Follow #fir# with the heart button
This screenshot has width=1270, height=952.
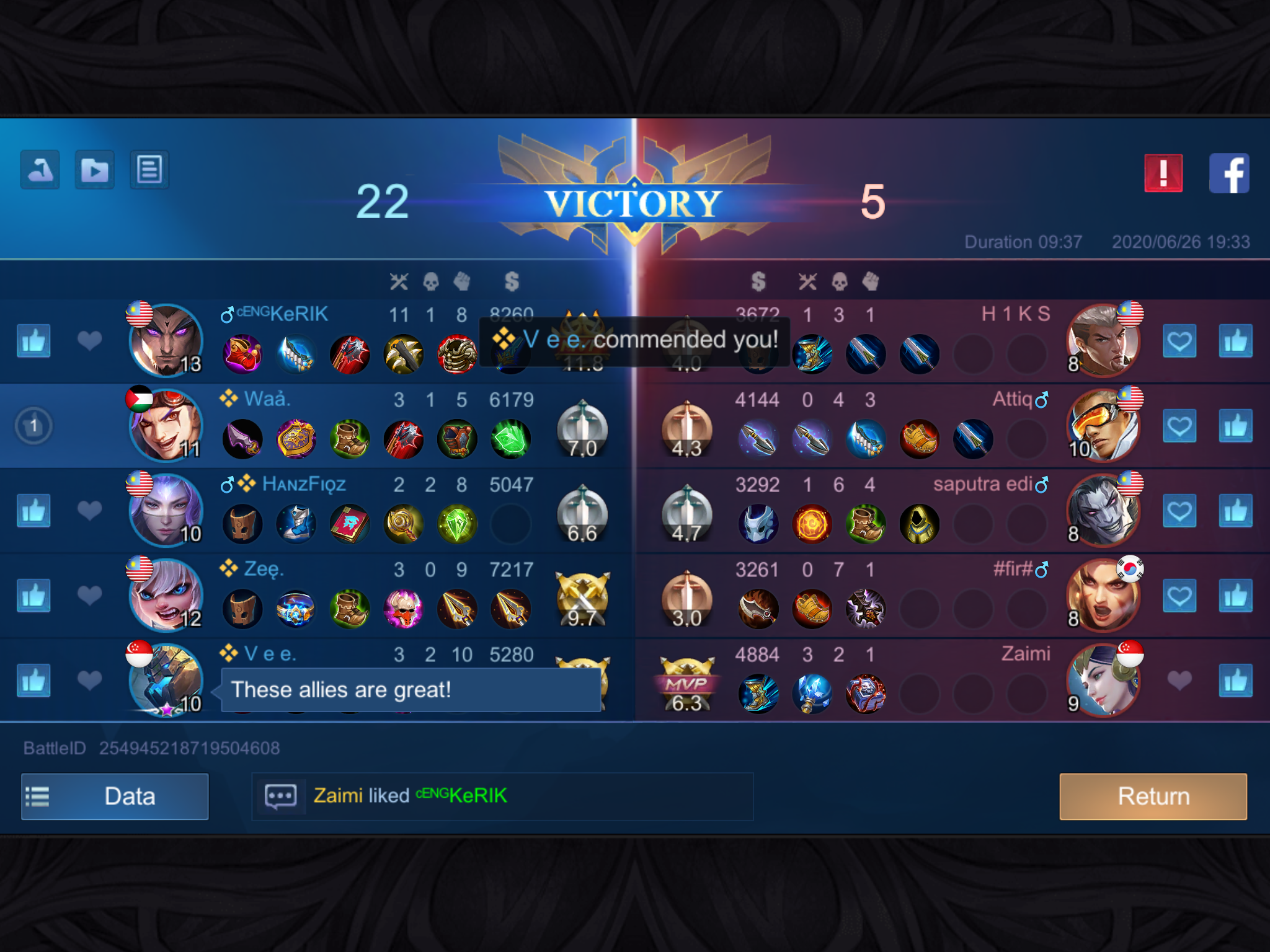tap(1179, 596)
